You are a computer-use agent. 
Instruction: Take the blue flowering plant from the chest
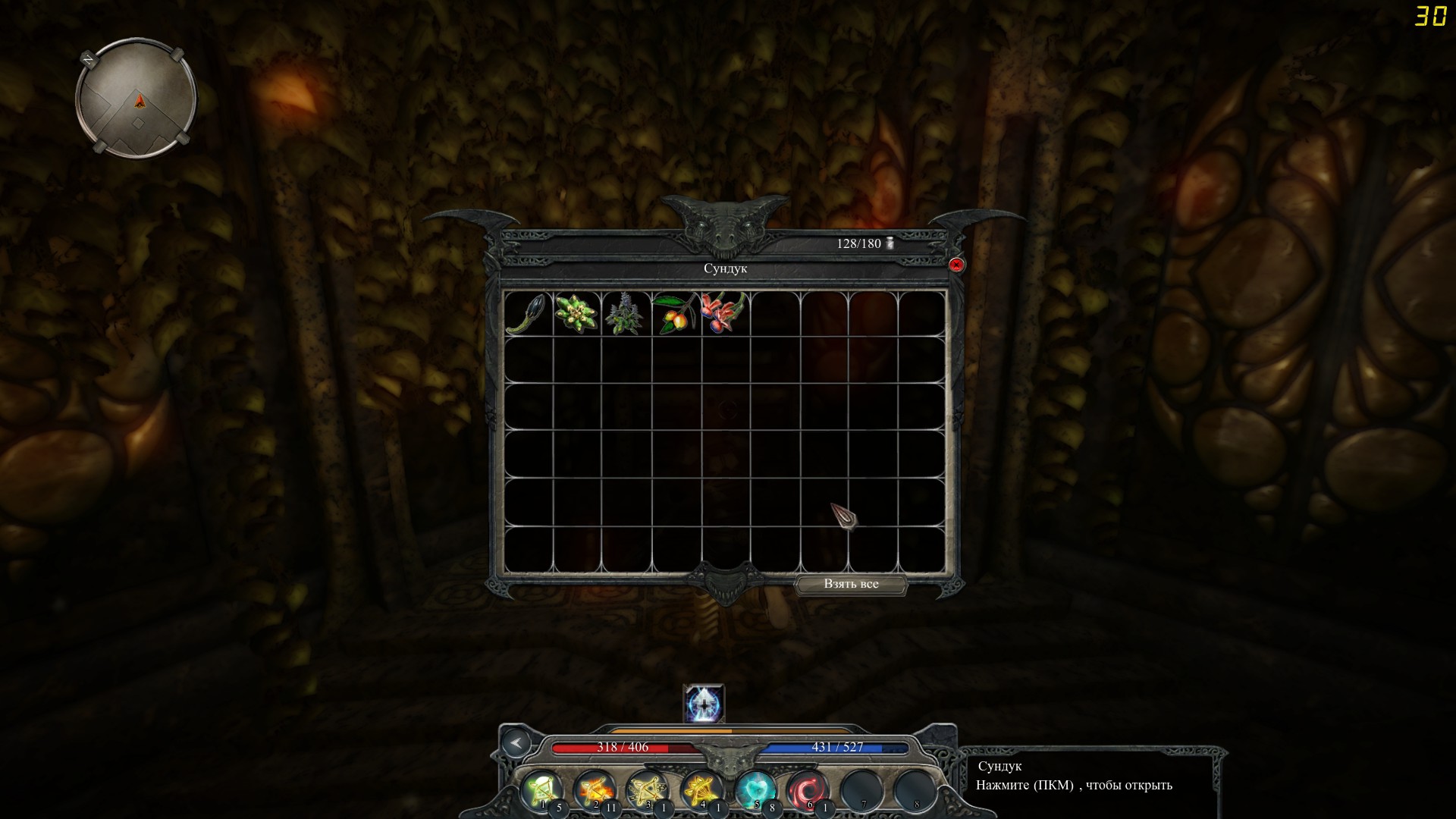tap(626, 312)
